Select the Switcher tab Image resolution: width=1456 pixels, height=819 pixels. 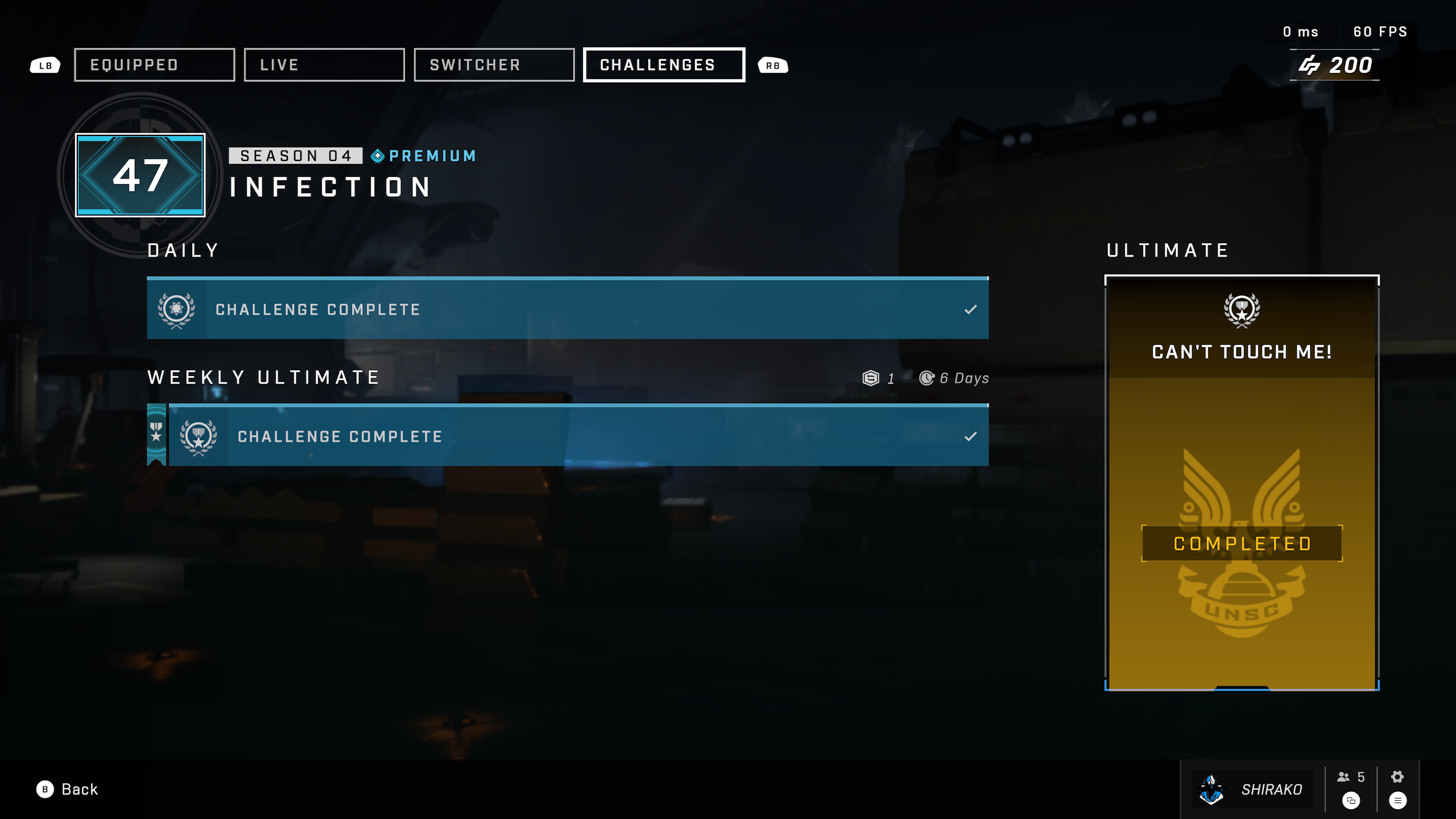[x=494, y=65]
